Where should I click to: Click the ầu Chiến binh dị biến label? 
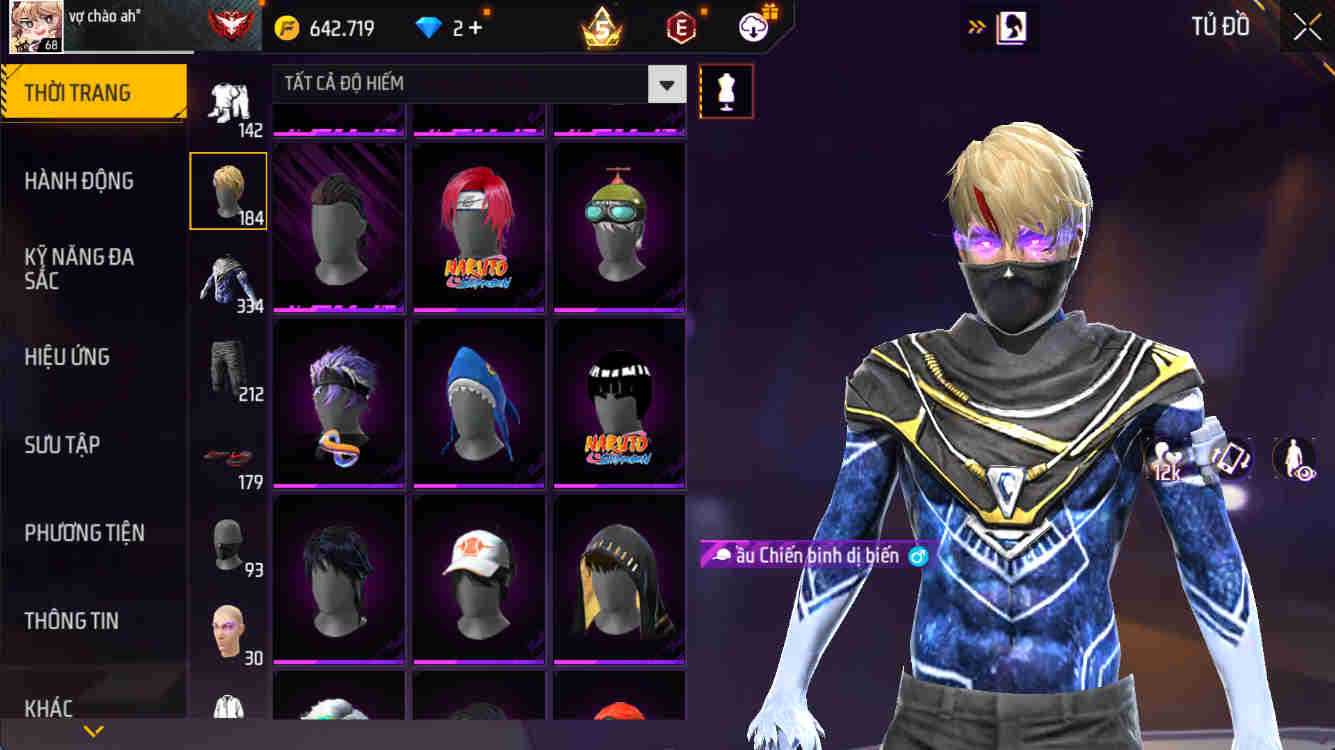(x=815, y=553)
